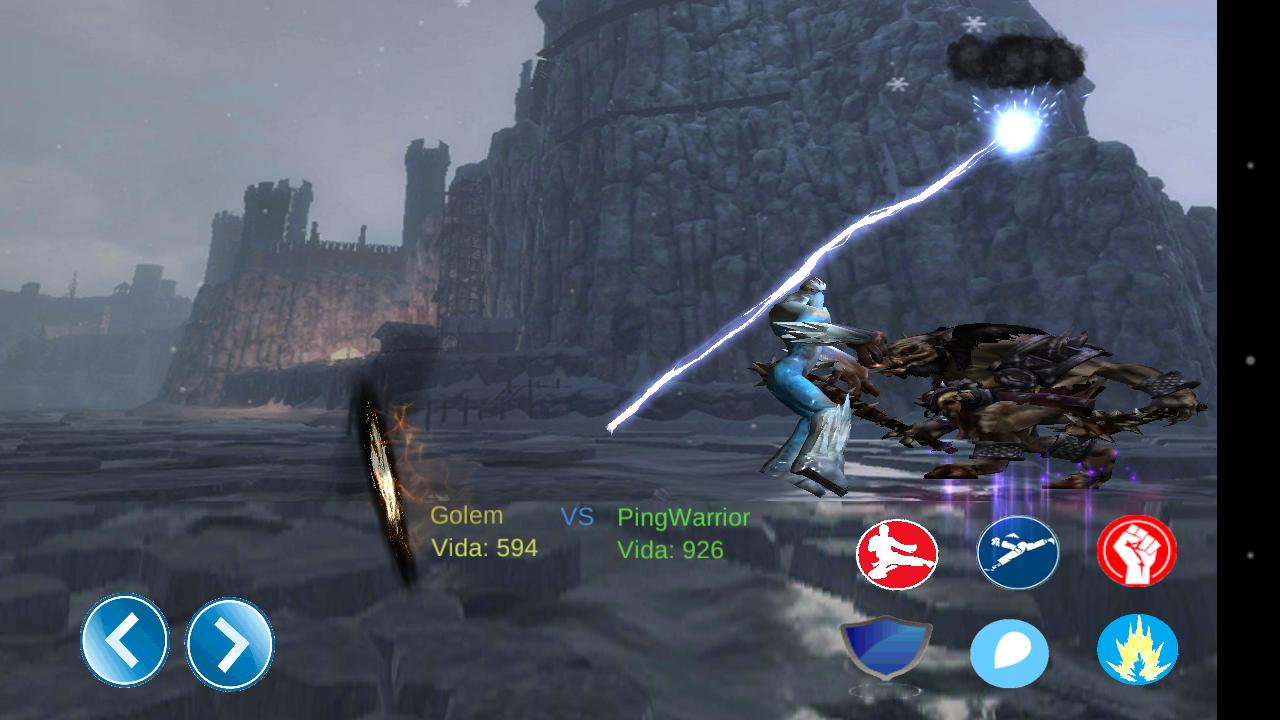Click the PingWarrior fighter name label
This screenshot has width=1280, height=720.
682,516
